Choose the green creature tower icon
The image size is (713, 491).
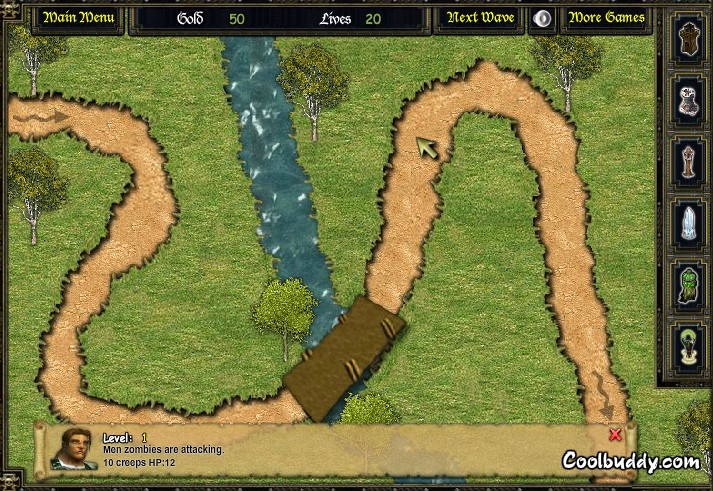click(x=687, y=282)
